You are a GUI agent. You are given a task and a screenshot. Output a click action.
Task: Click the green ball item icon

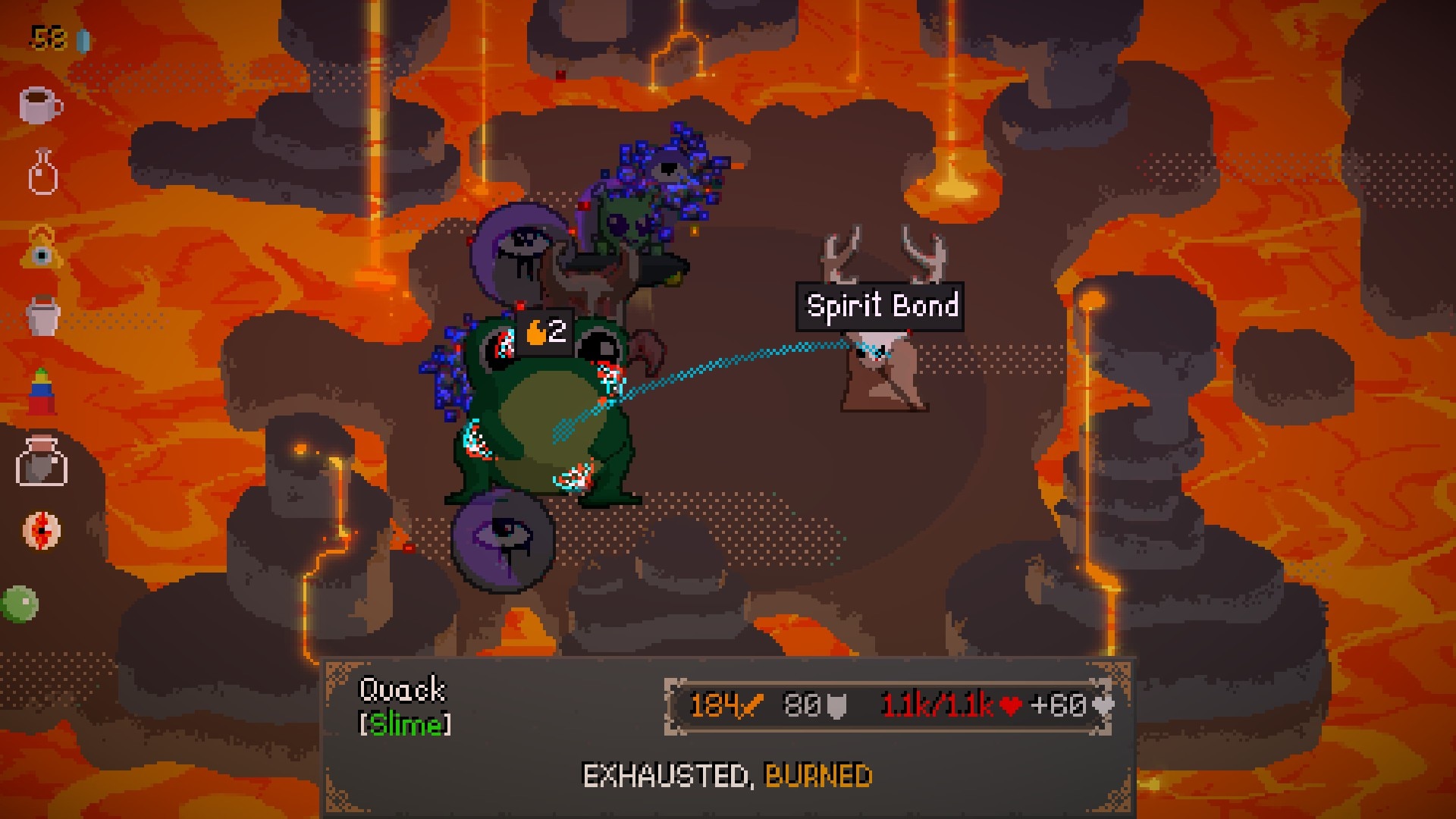point(20,604)
